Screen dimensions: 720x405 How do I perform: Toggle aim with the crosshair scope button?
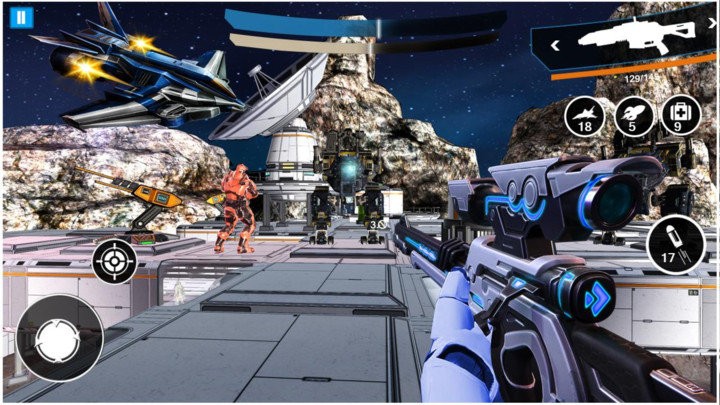[x=115, y=263]
